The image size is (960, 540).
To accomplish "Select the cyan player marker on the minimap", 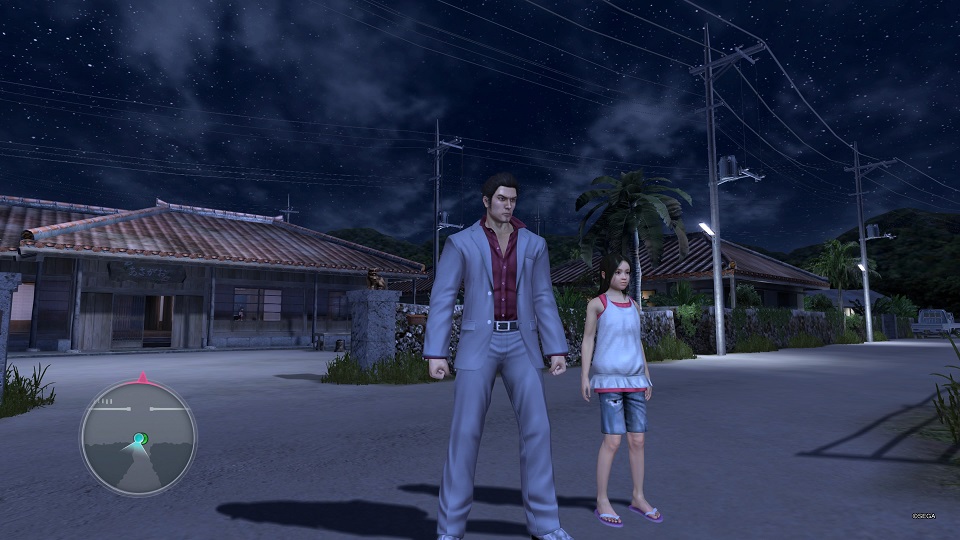I will (x=140, y=438).
